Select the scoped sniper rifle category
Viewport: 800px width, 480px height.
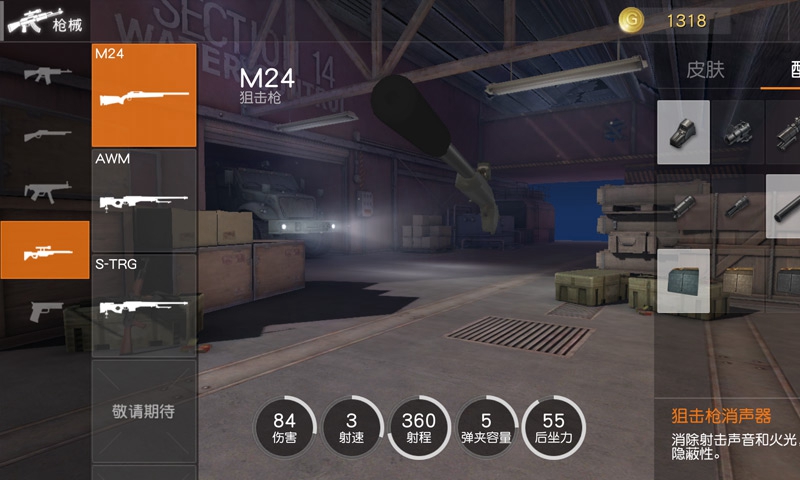point(45,250)
